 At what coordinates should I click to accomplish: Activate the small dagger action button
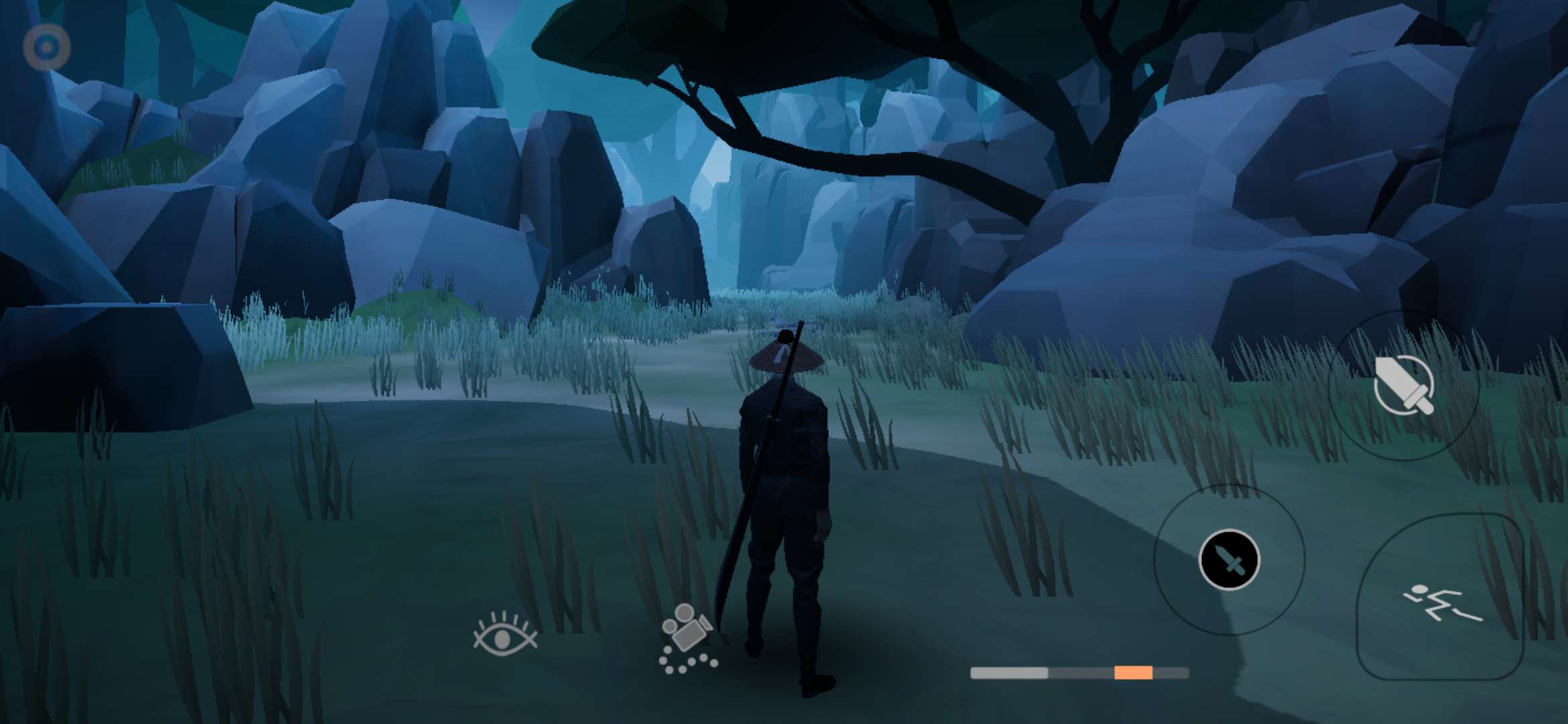coord(1229,560)
